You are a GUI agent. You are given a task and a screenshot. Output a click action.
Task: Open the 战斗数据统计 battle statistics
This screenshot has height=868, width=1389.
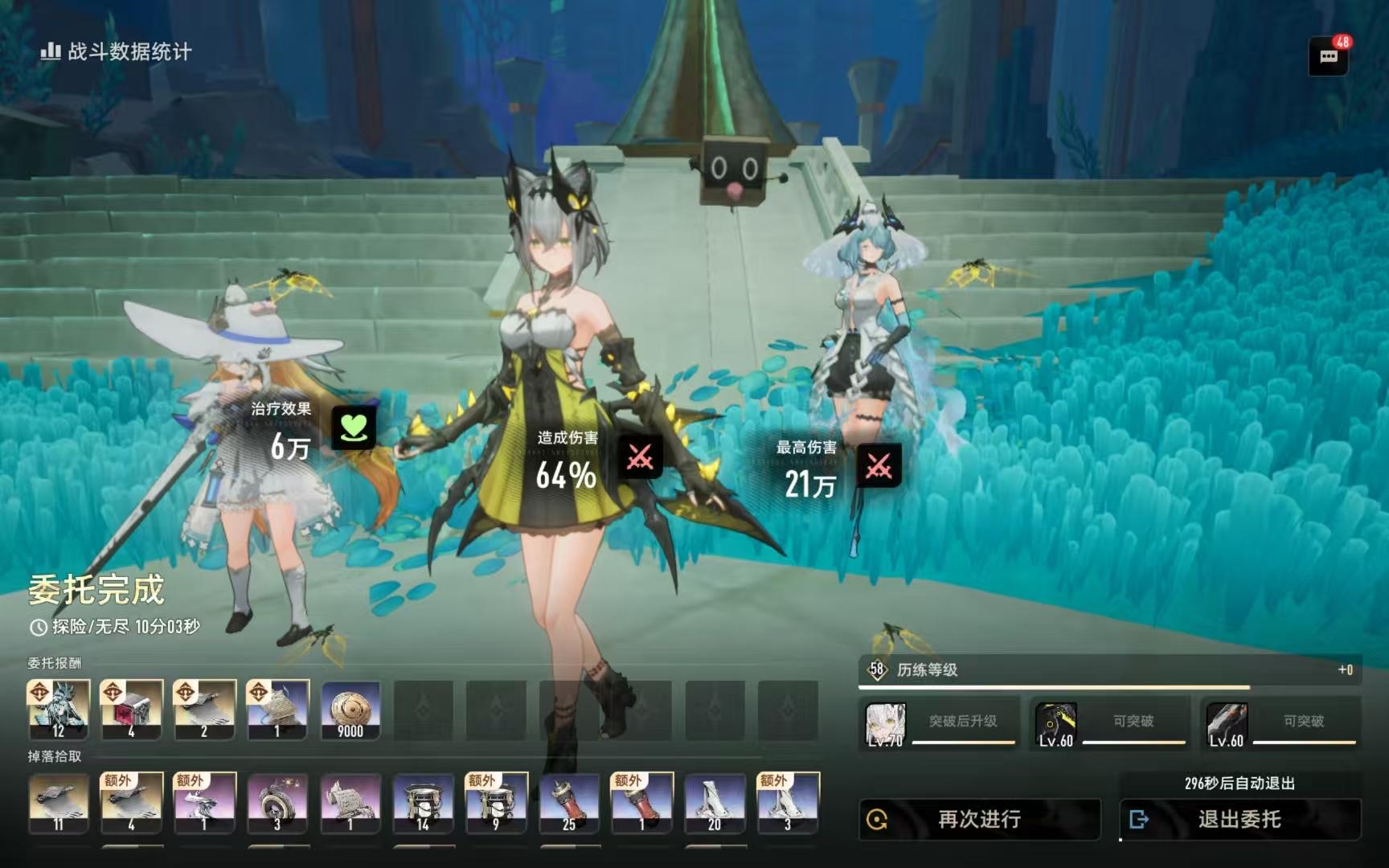pyautogui.click(x=117, y=52)
